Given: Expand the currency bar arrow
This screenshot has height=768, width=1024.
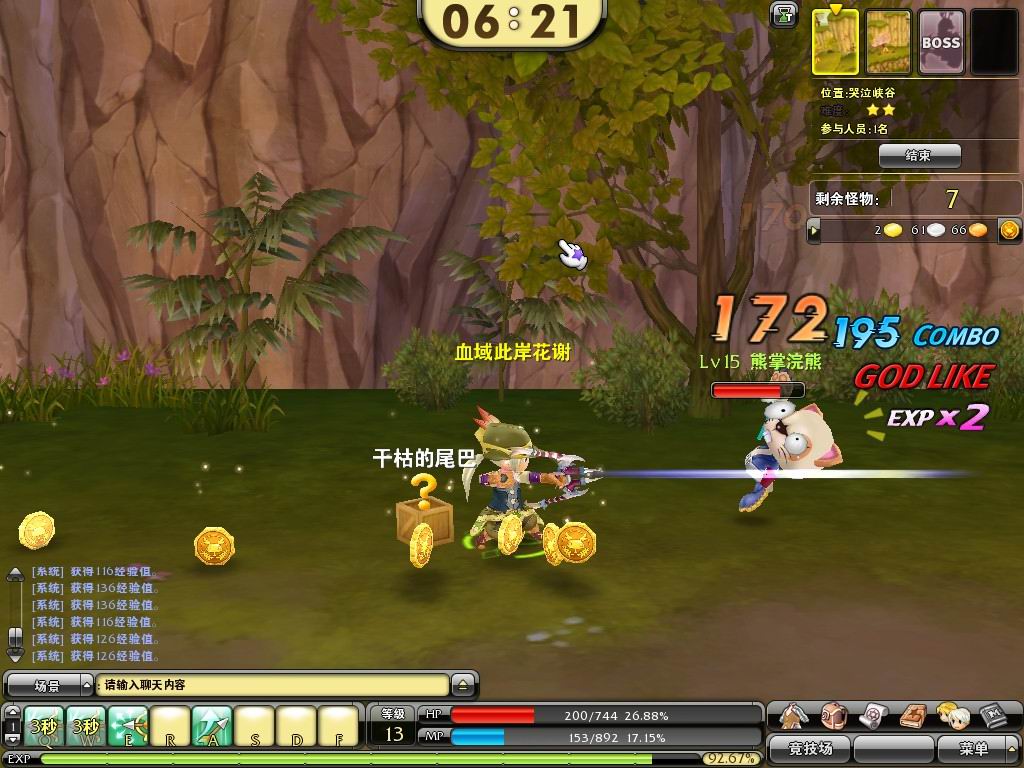Looking at the screenshot, I should (x=814, y=231).
